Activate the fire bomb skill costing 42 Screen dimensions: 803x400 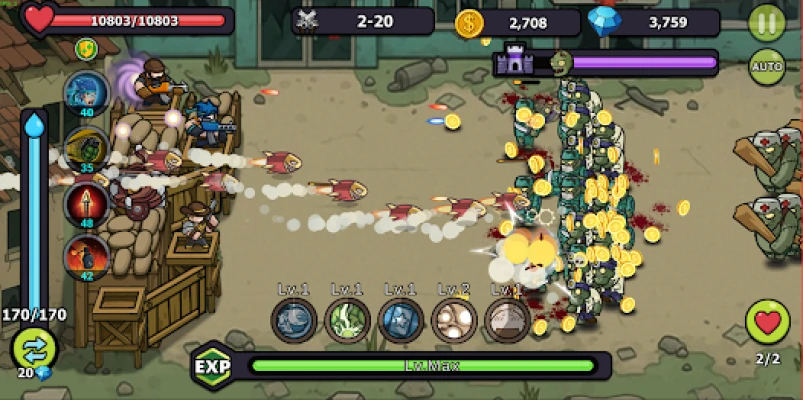pyautogui.click(x=87, y=257)
